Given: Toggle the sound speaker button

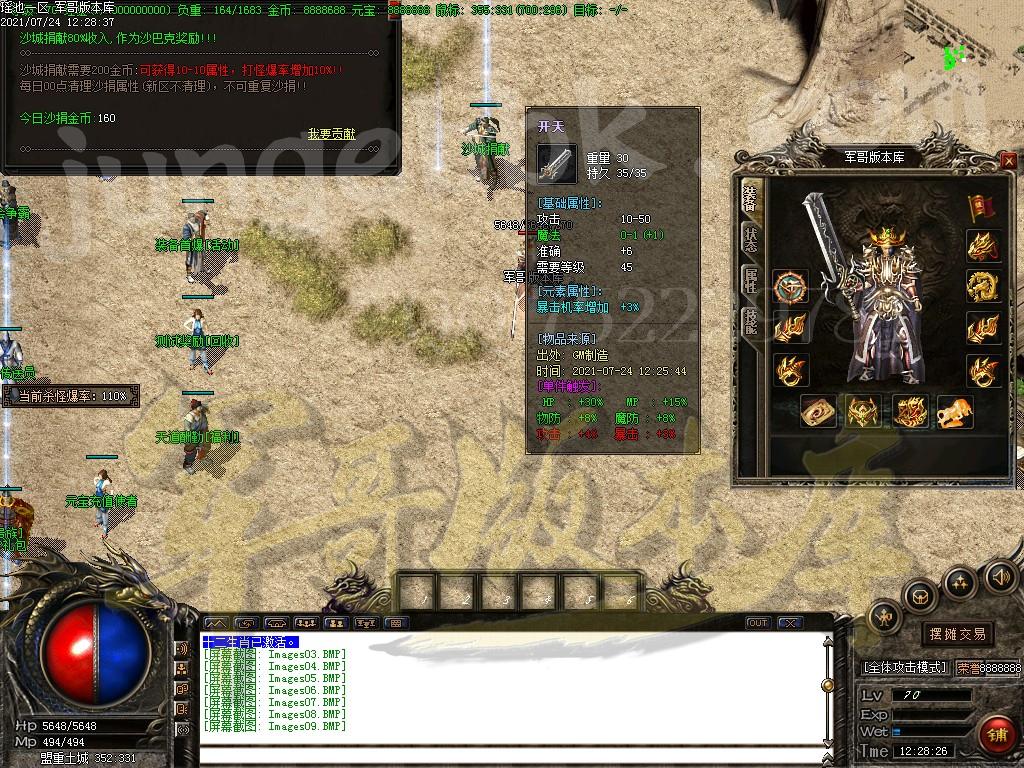Looking at the screenshot, I should click(1000, 576).
